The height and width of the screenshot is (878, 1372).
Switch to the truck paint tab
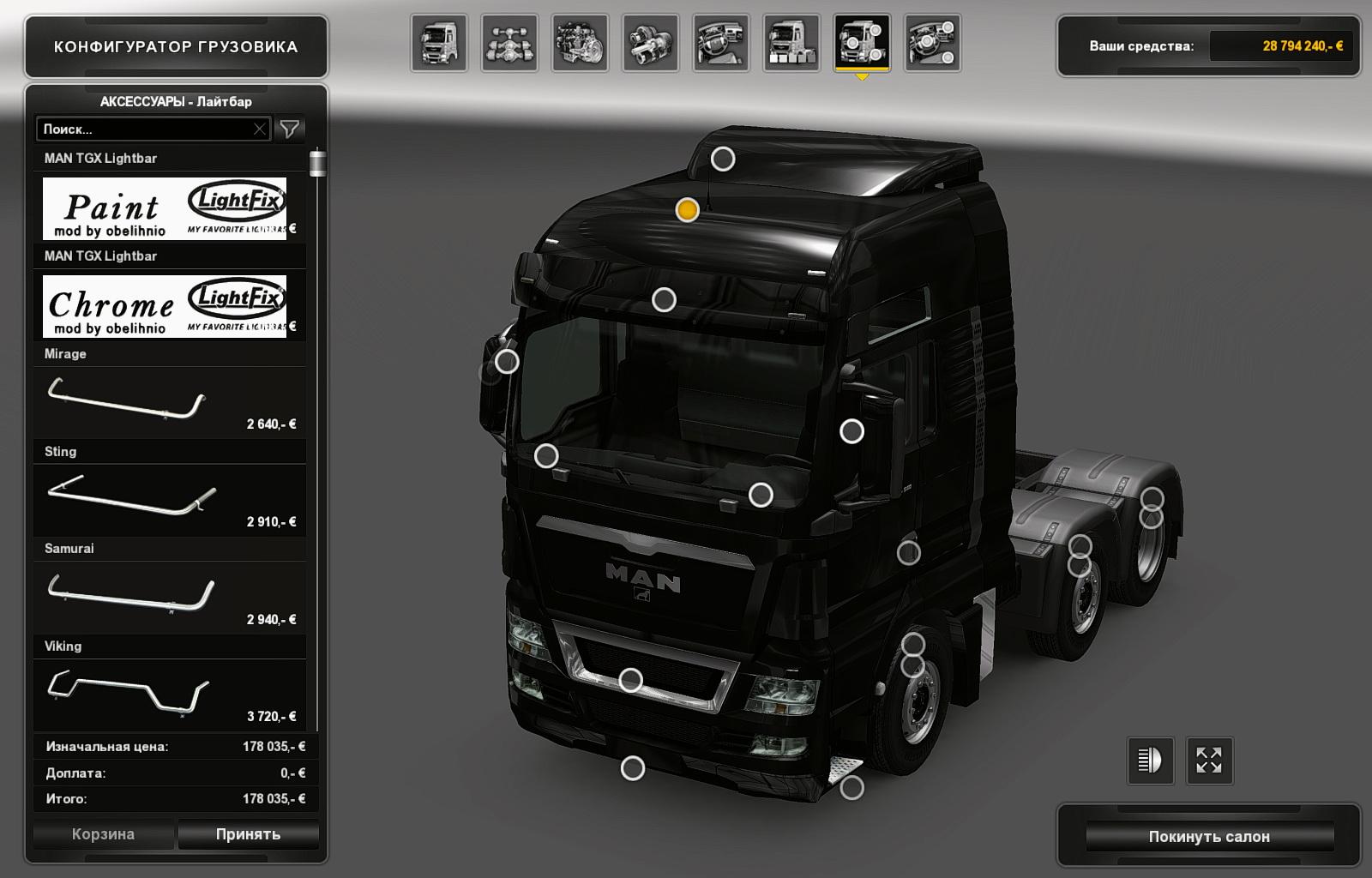(x=791, y=43)
